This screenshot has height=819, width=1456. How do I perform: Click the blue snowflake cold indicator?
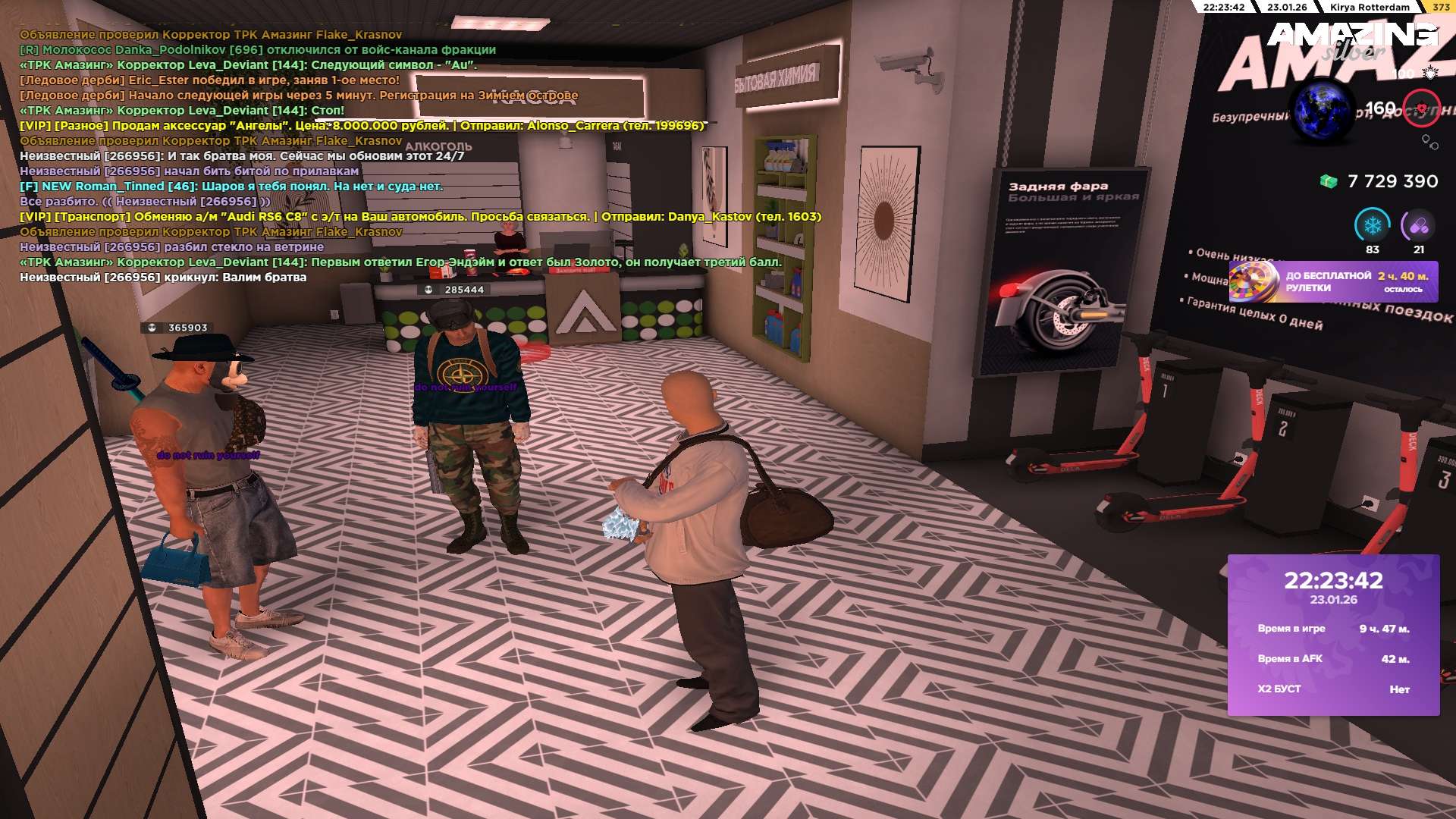point(1372,225)
